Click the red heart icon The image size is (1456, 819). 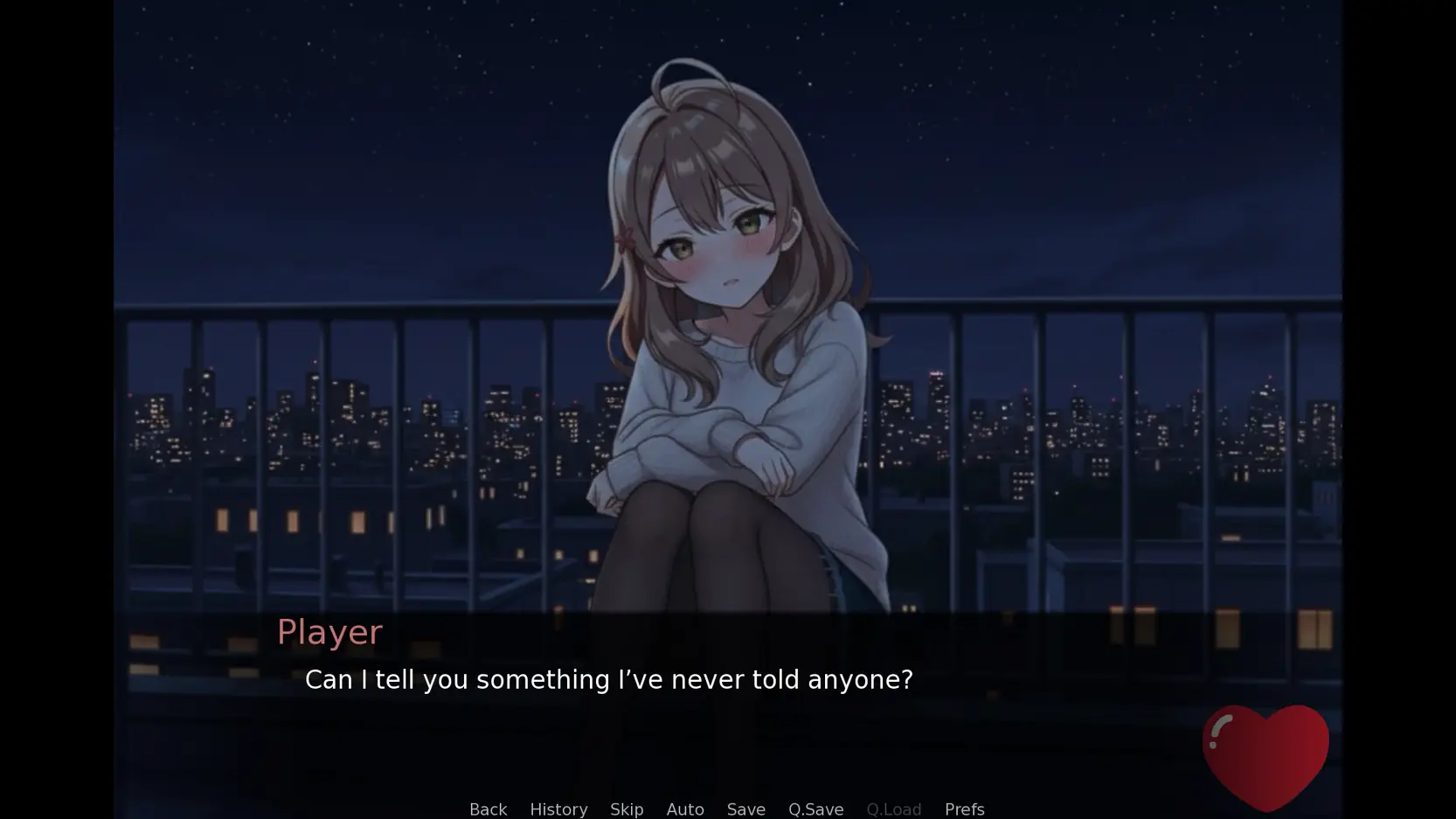pyautogui.click(x=1265, y=755)
